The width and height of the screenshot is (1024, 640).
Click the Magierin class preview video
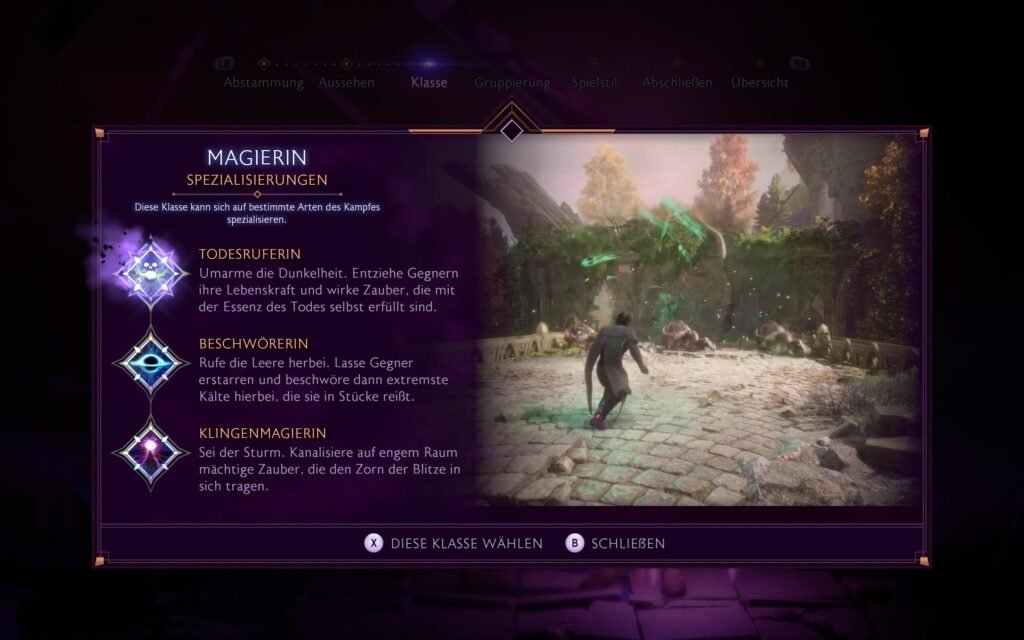coord(698,319)
